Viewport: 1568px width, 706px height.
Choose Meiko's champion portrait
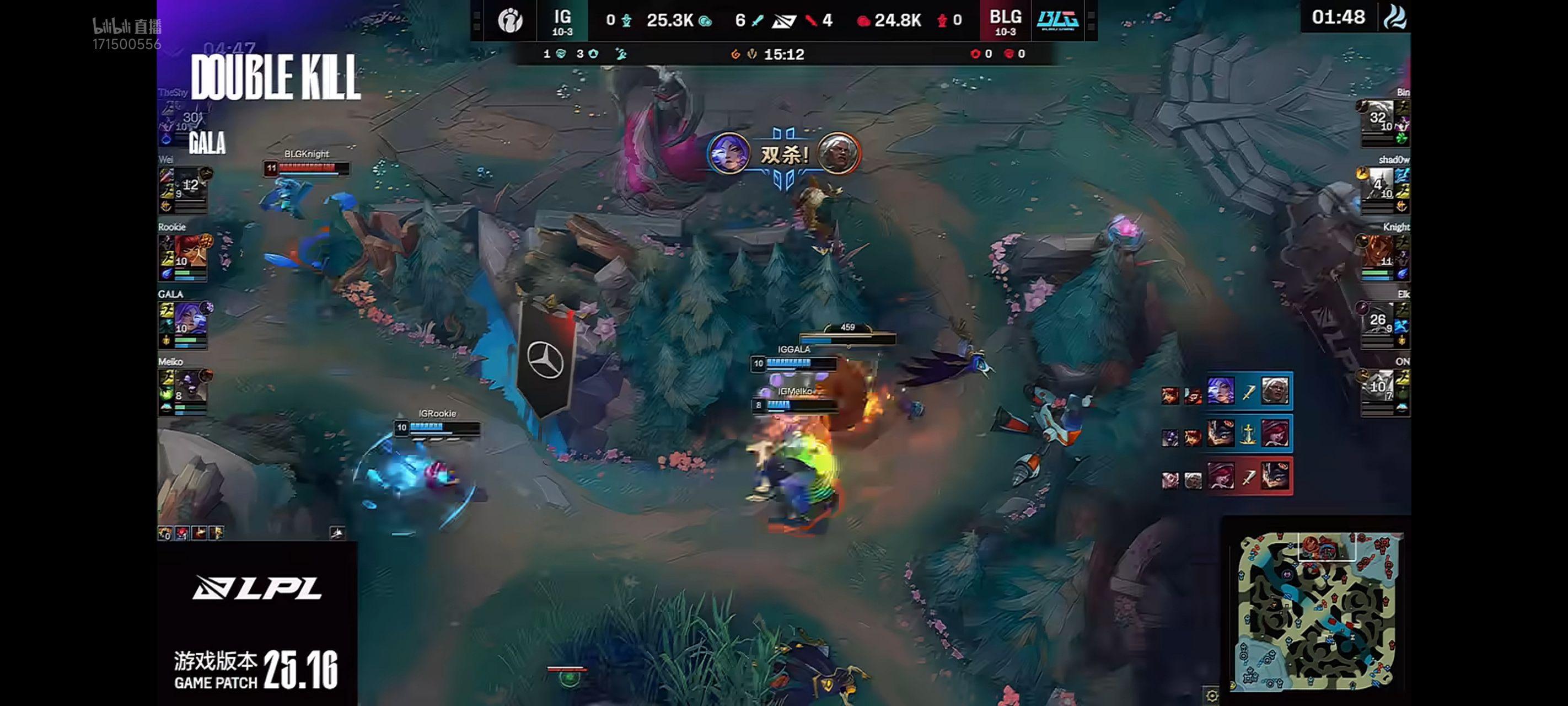point(191,386)
